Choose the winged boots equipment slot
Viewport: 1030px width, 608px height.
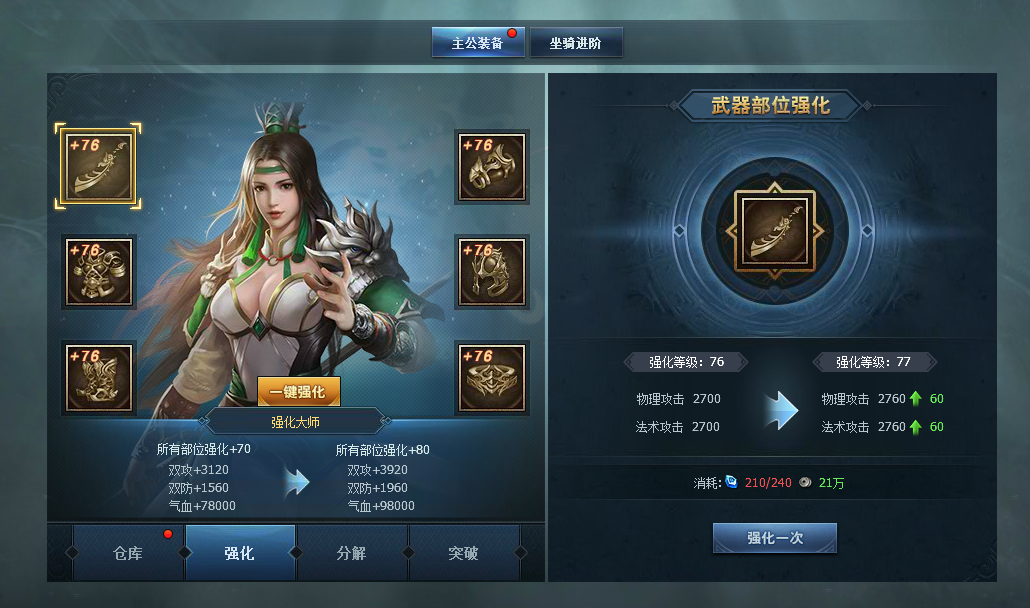tap(98, 378)
